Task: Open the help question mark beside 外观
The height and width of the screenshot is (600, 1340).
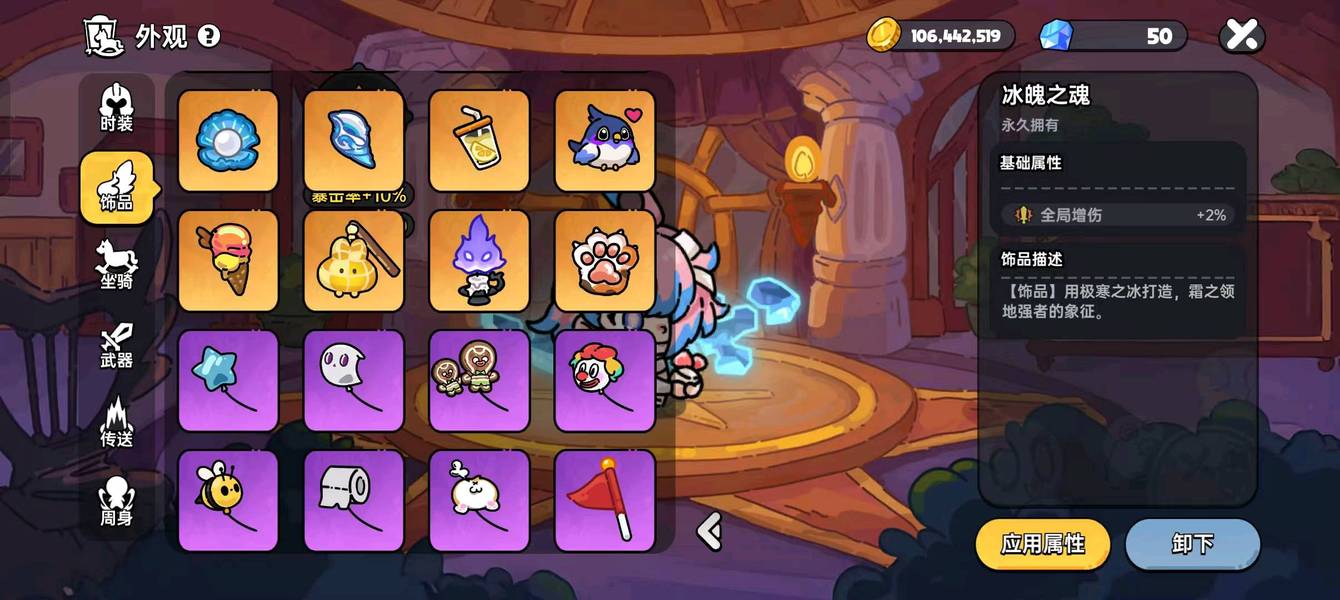Action: pos(208,36)
